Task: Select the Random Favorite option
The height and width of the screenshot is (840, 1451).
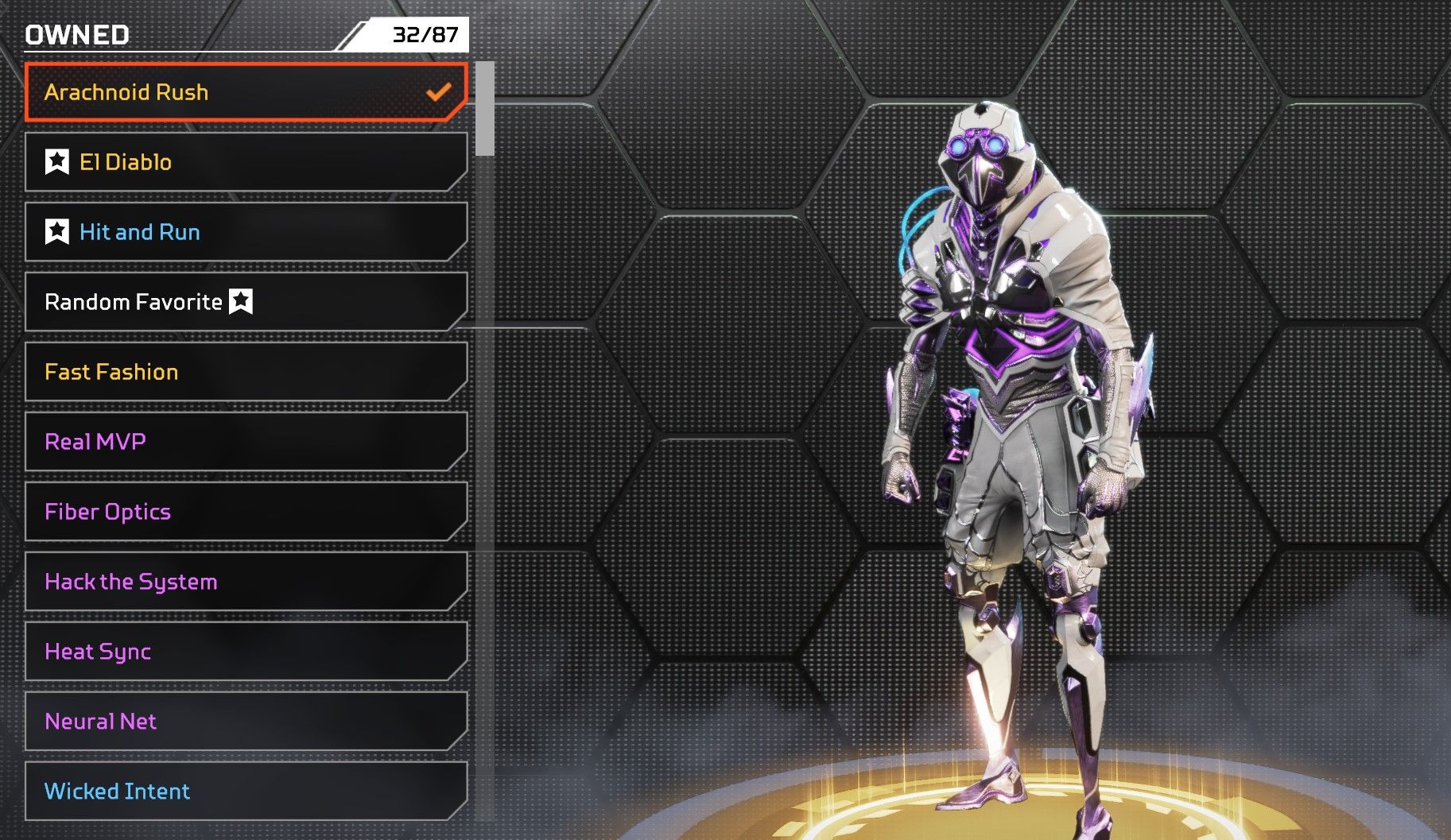Action: tap(245, 302)
